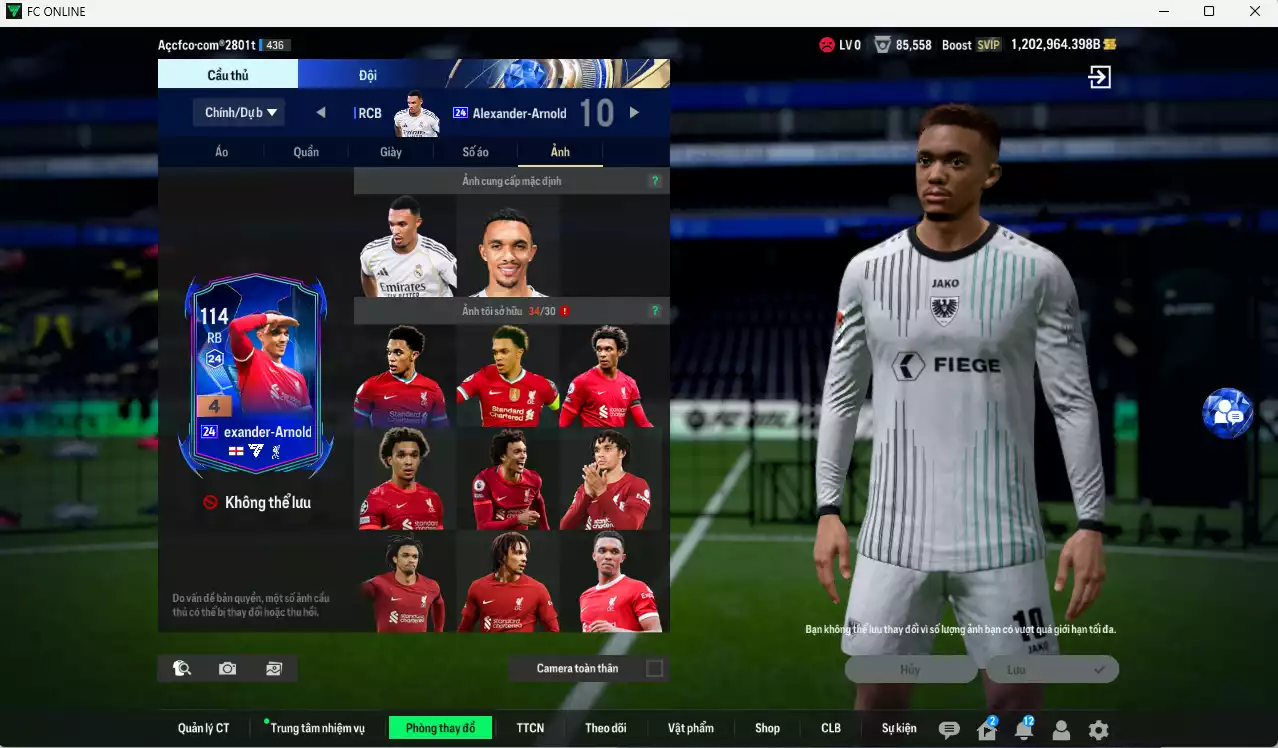
Task: Open Trung tâm nhiệm vụ menu
Action: [x=317, y=728]
